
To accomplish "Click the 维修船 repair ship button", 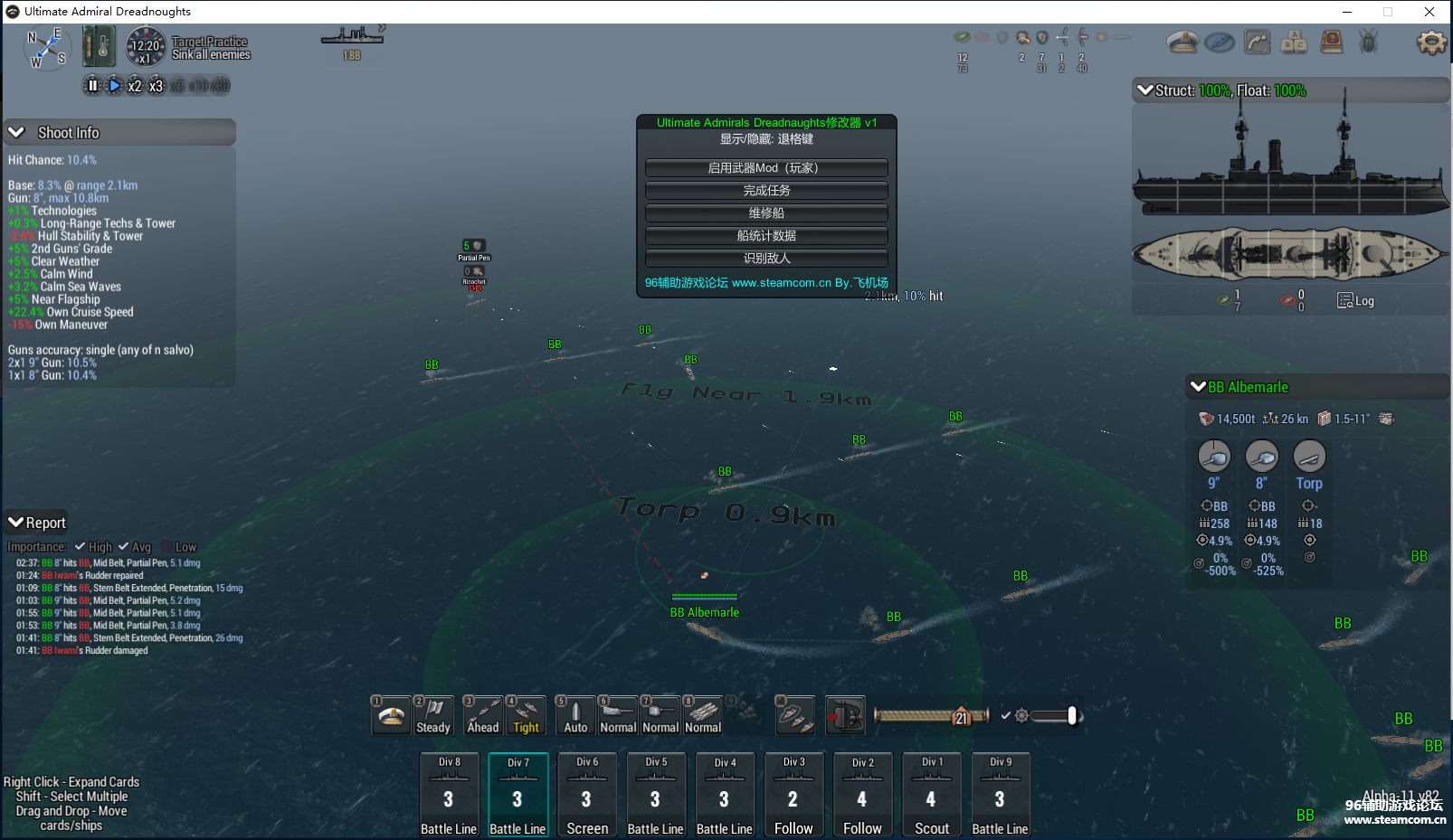I will pos(766,213).
